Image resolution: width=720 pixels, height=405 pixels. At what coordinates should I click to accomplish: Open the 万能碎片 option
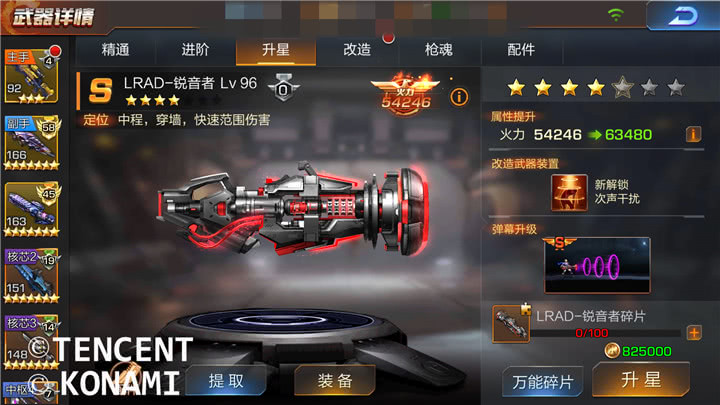pos(541,381)
